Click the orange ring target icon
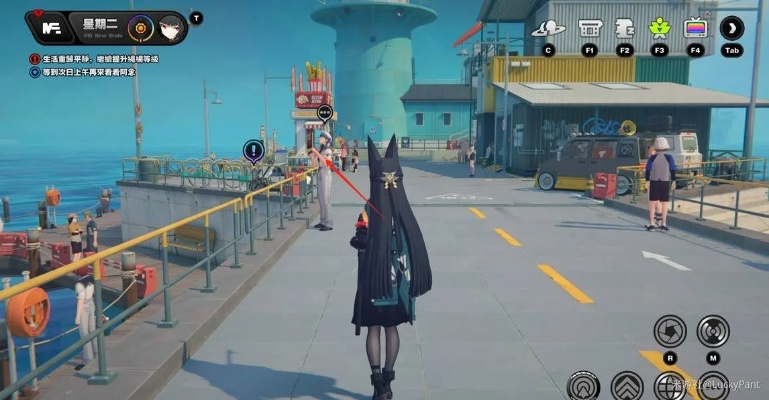The width and height of the screenshot is (769, 400). coord(140,27)
